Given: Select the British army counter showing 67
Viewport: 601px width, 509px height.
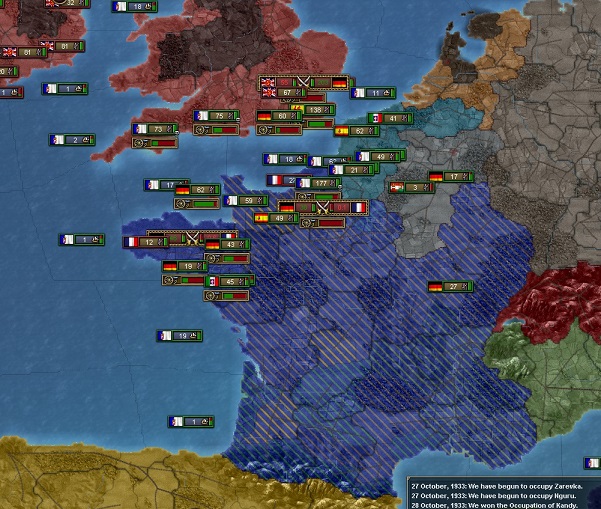Looking at the screenshot, I should (281, 93).
